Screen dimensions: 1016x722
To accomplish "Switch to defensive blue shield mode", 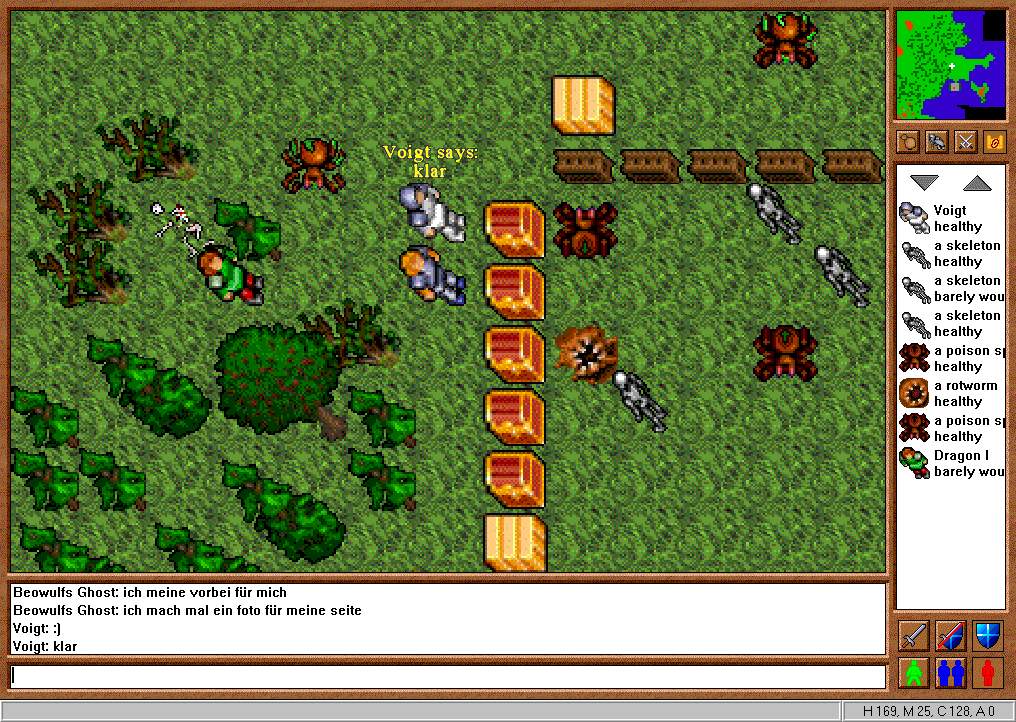I will (987, 635).
